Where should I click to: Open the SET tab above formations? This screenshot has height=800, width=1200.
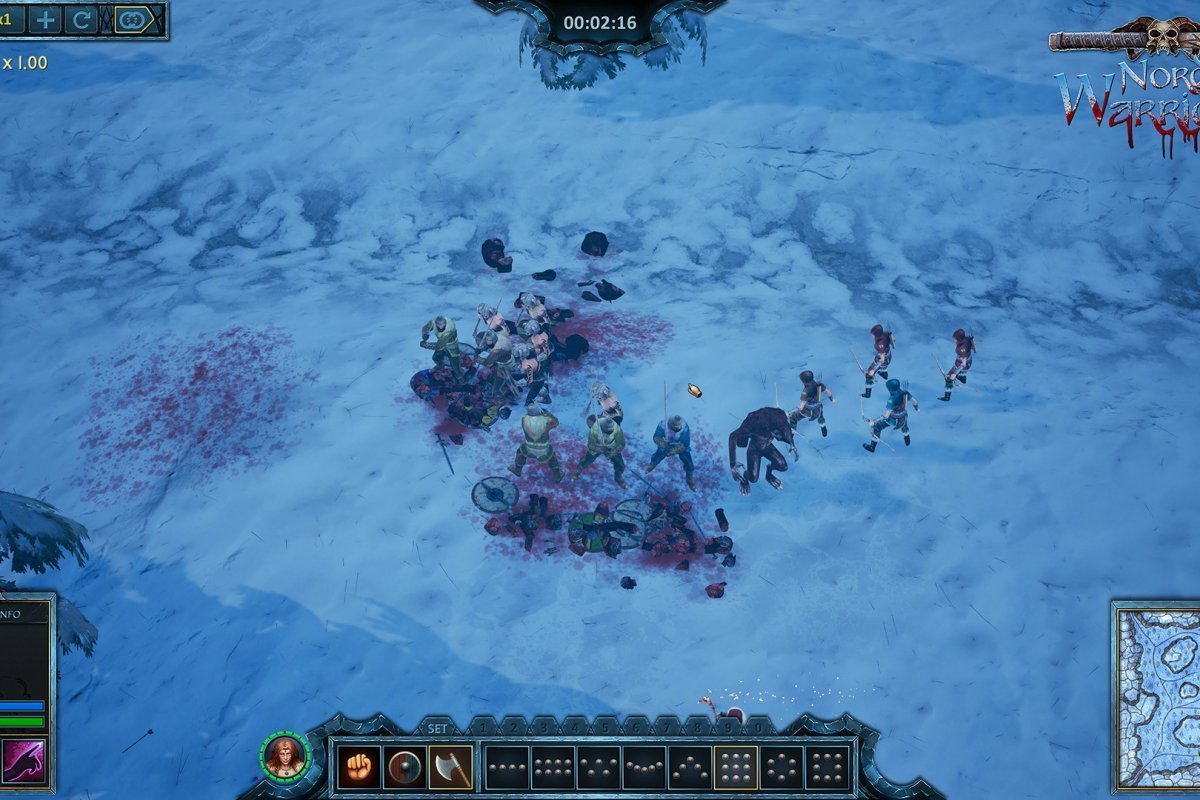point(438,728)
